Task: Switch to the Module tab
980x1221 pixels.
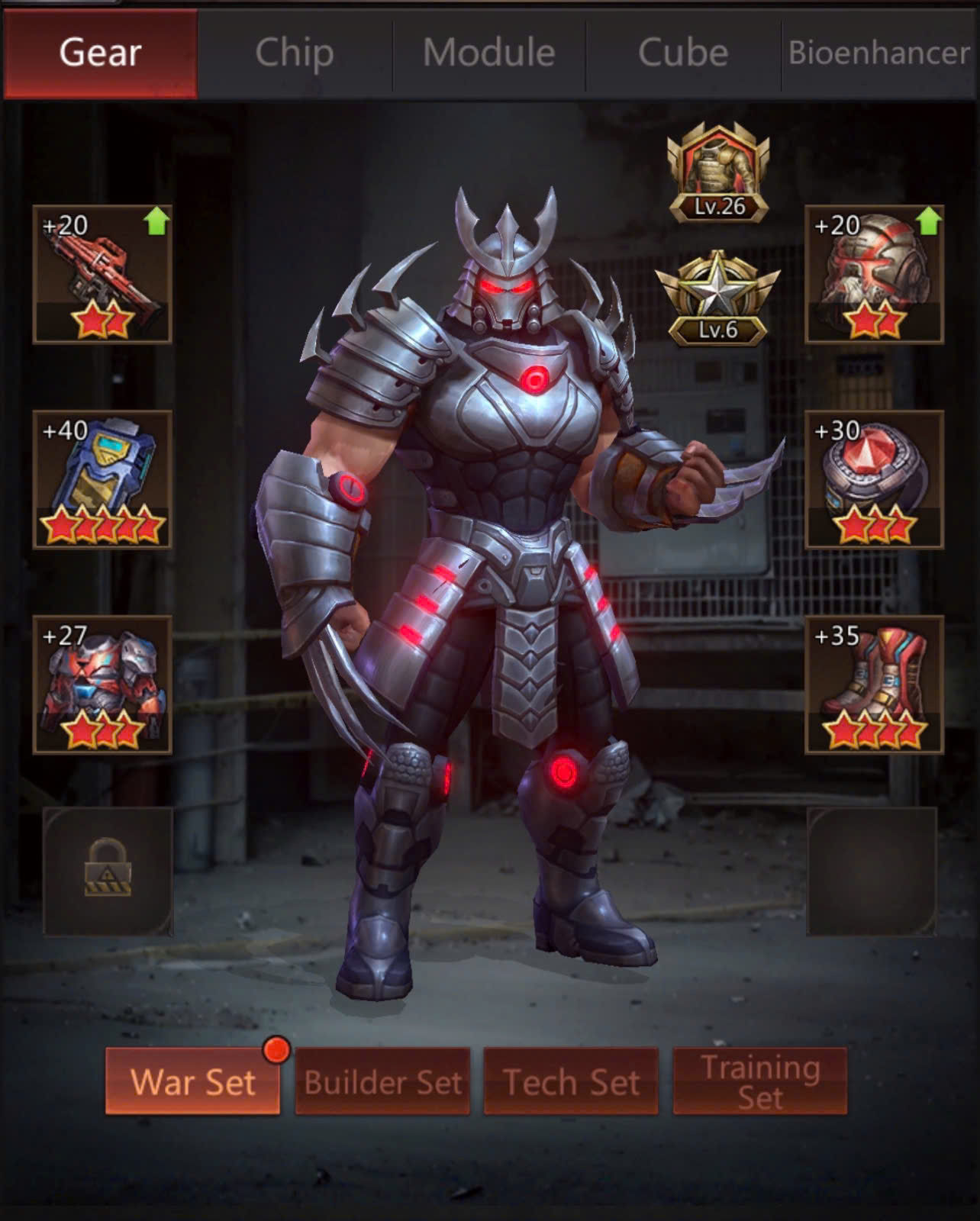Action: tap(488, 53)
